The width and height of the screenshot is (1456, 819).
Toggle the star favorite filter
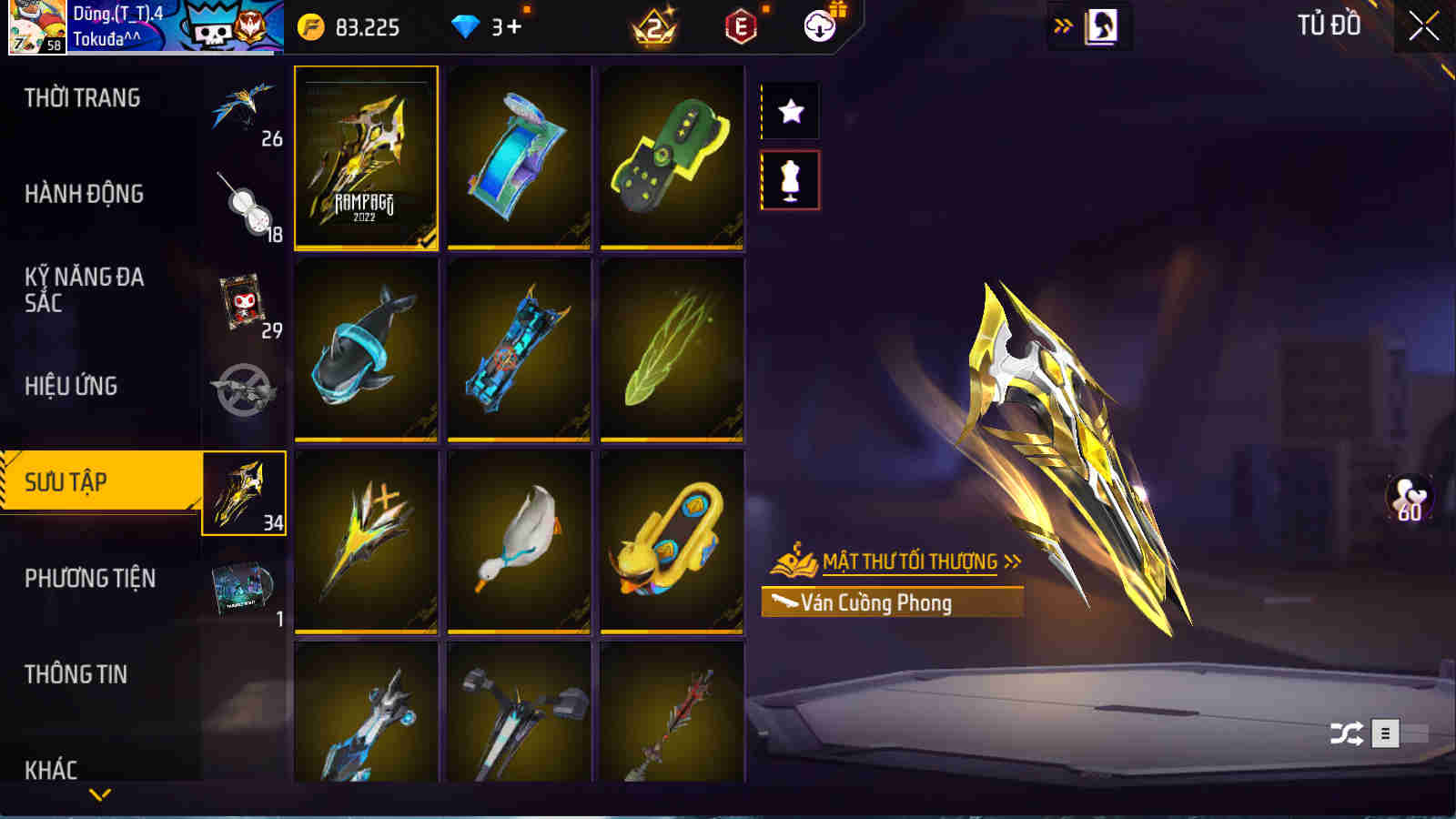(x=790, y=112)
